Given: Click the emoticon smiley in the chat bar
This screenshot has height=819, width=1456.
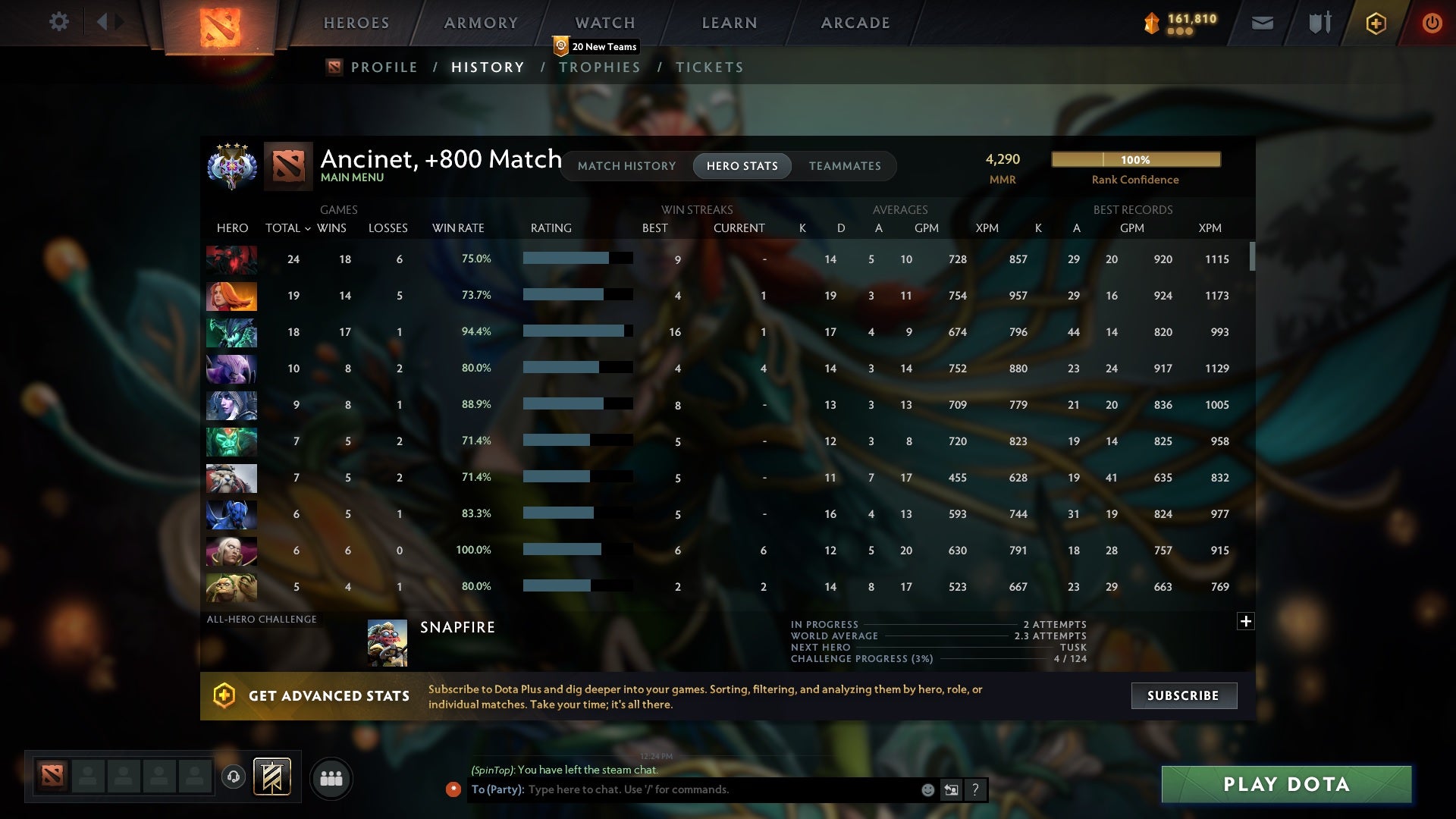Looking at the screenshot, I should pos(927,789).
